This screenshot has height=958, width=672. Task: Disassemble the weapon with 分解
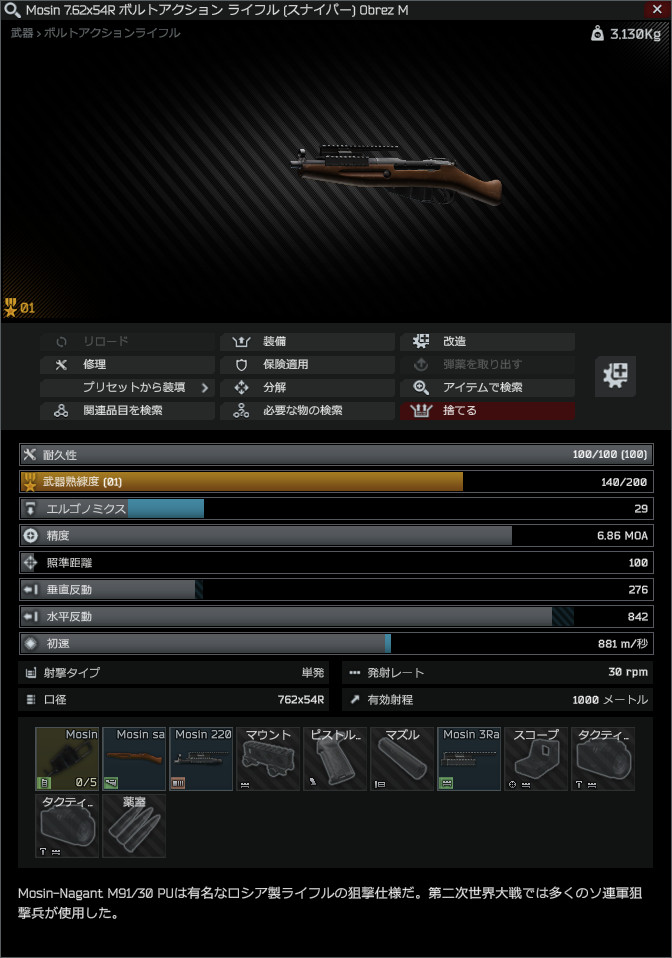point(306,388)
